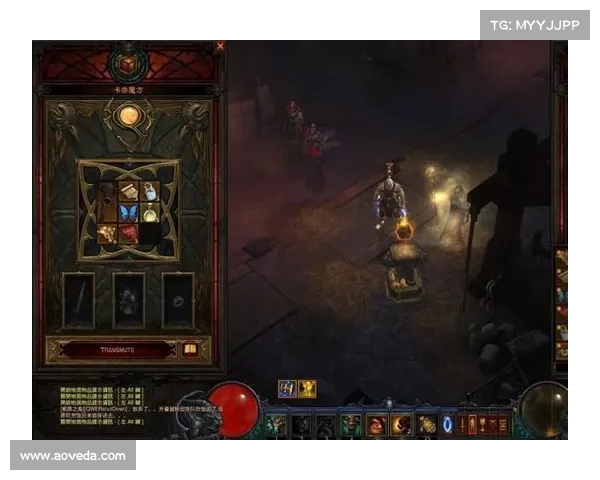Click the tall wooden item in the cube
This screenshot has width=600, height=480.
107,202
